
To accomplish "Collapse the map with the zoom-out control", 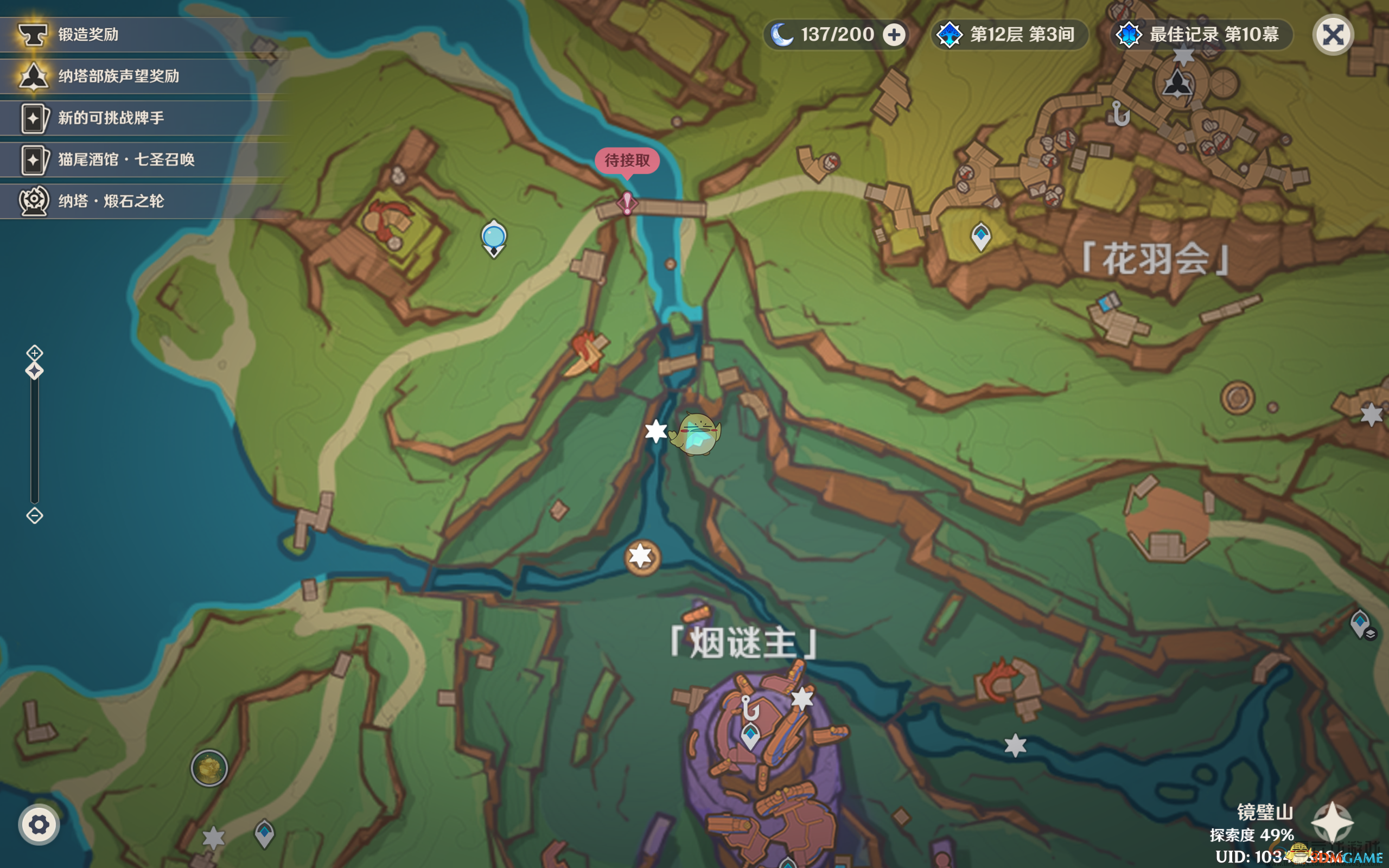I will pyautogui.click(x=34, y=516).
